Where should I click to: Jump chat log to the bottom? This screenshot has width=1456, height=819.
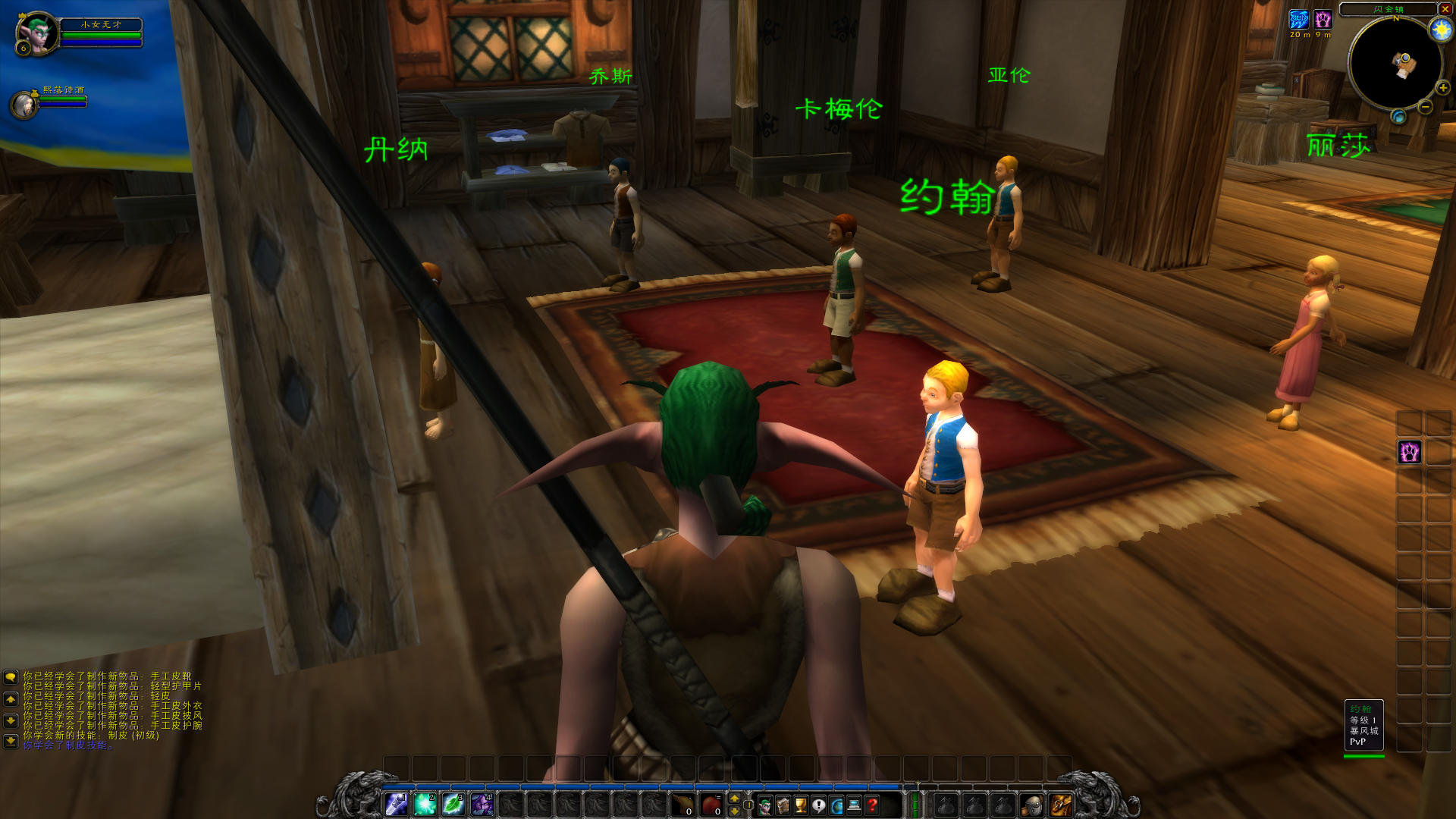coord(11,741)
